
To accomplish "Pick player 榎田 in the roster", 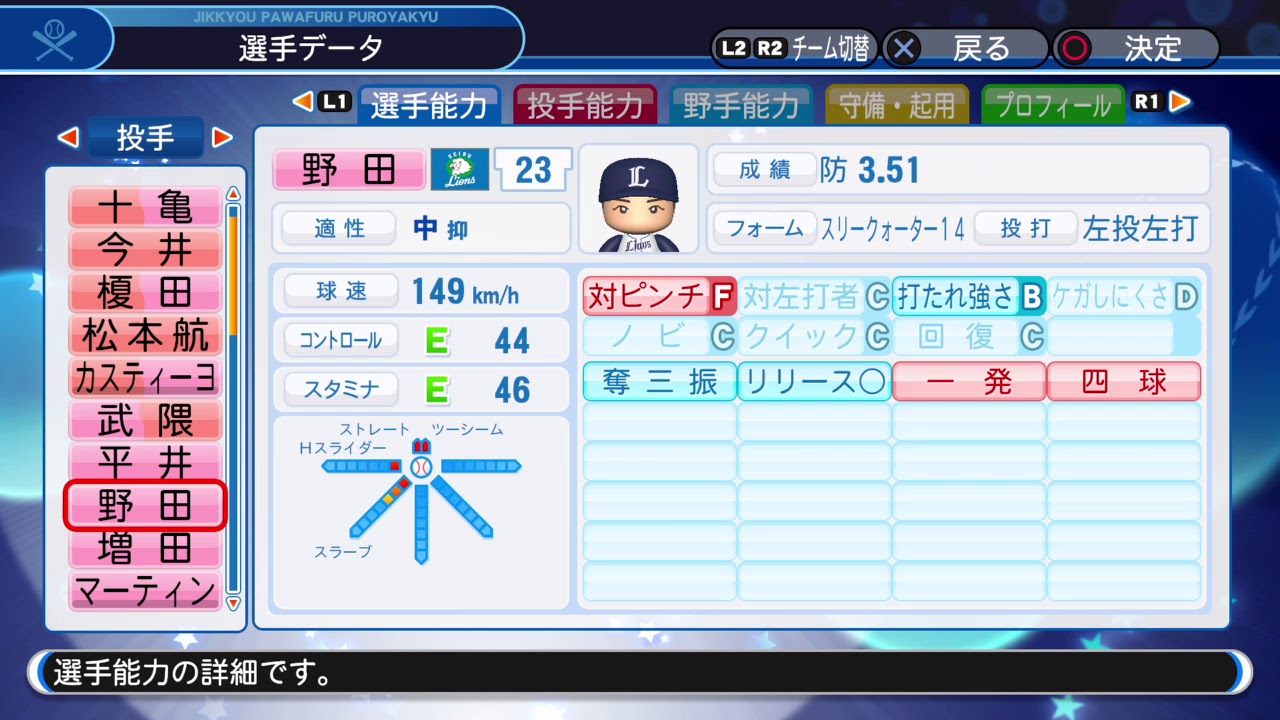I will [145, 293].
